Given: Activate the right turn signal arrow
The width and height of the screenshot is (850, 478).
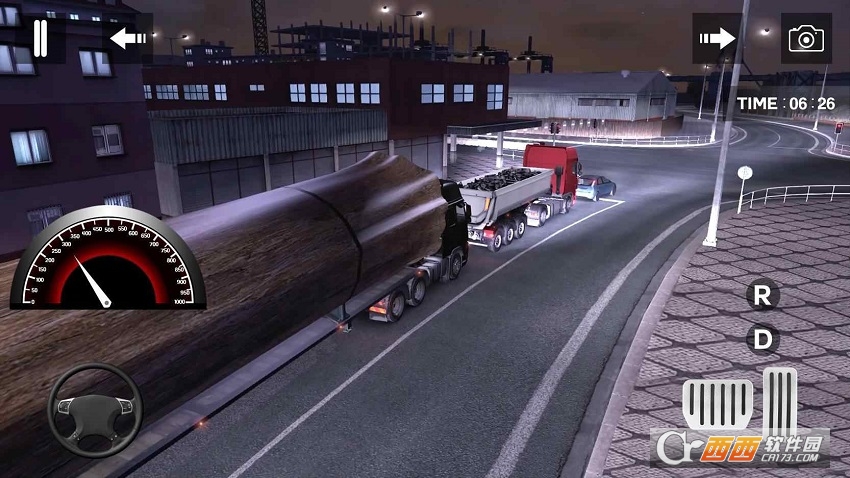Looking at the screenshot, I should pos(717,39).
